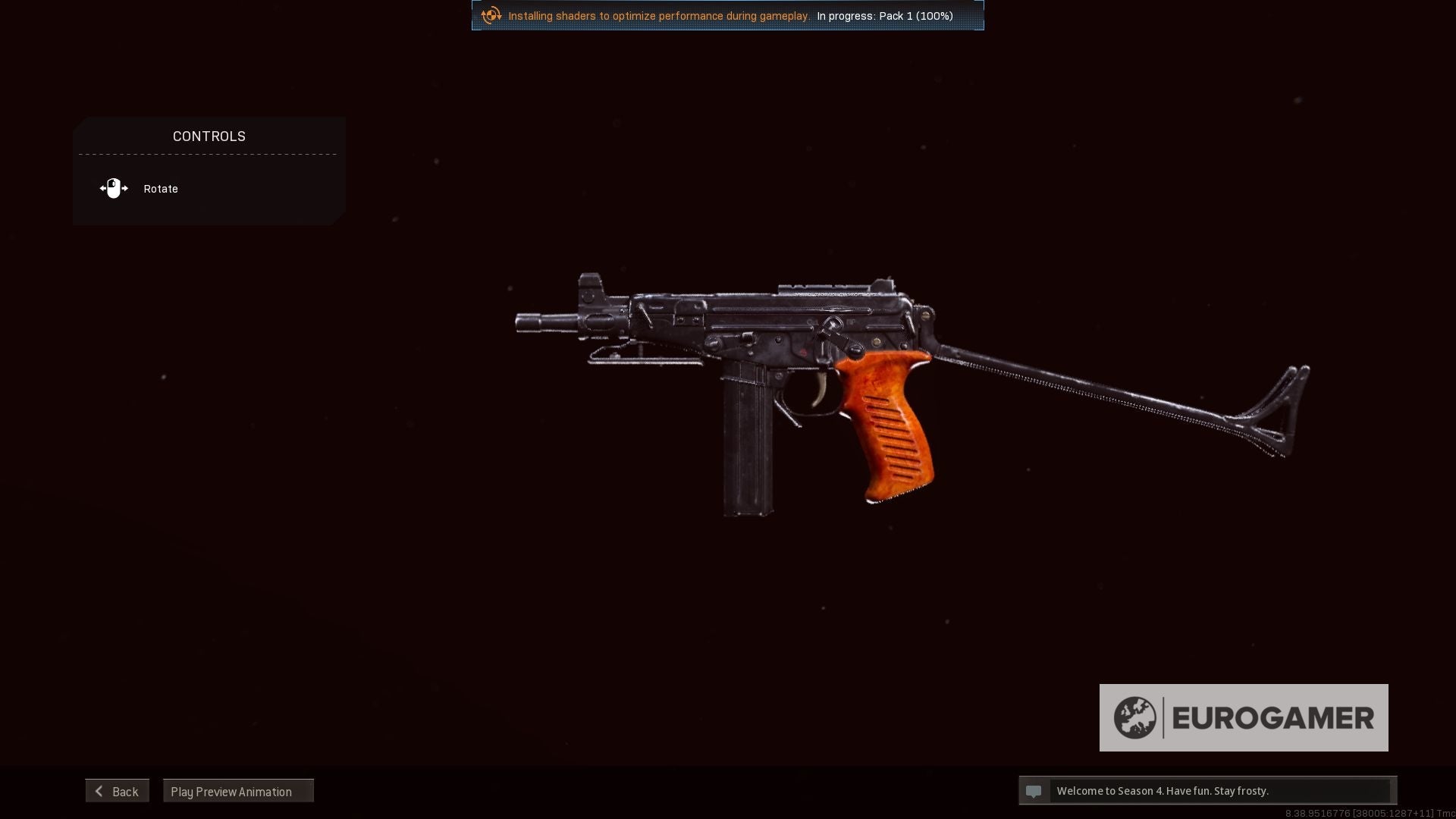Click the Eurogamer globe icon
This screenshot has height=819, width=1456.
click(1135, 717)
